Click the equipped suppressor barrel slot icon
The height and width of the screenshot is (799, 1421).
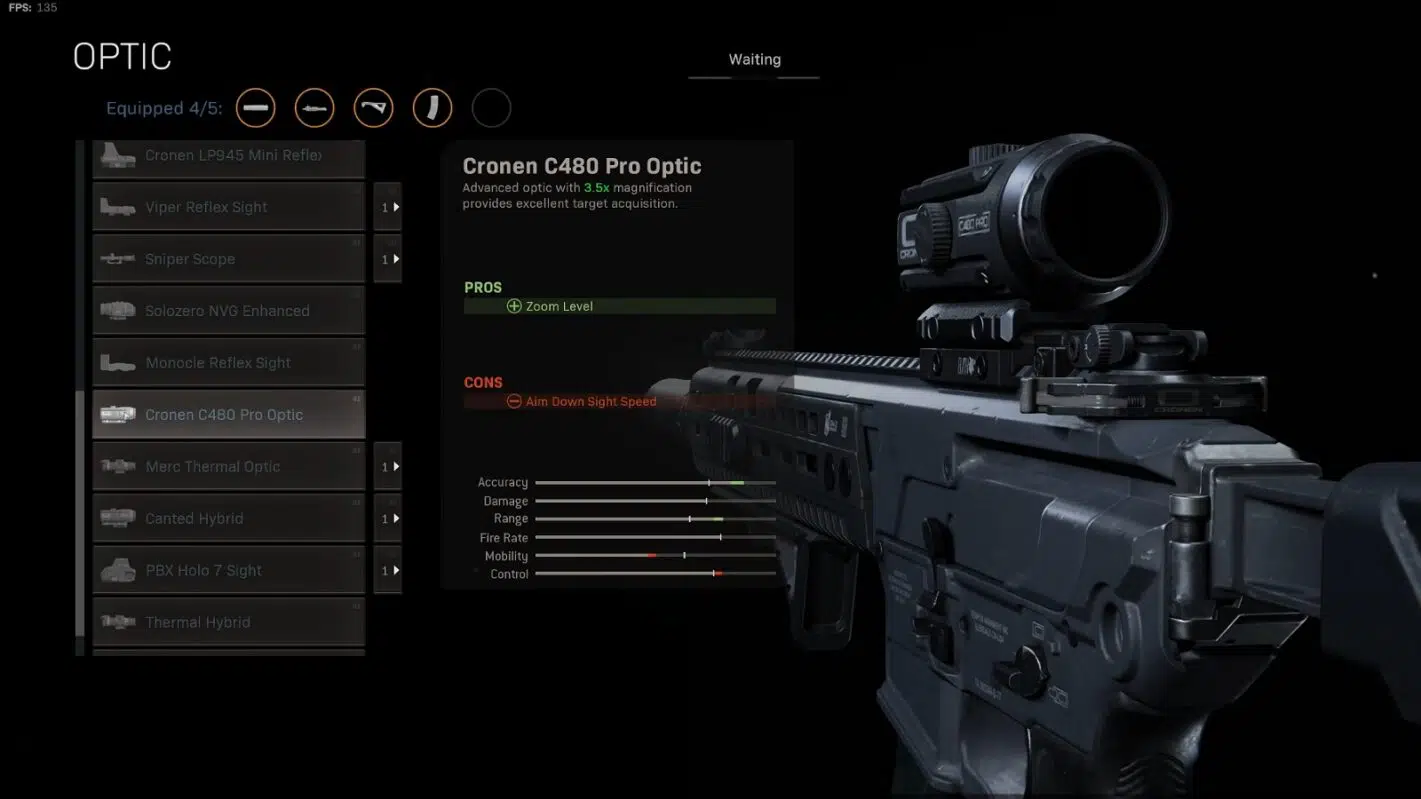pyautogui.click(x=255, y=108)
